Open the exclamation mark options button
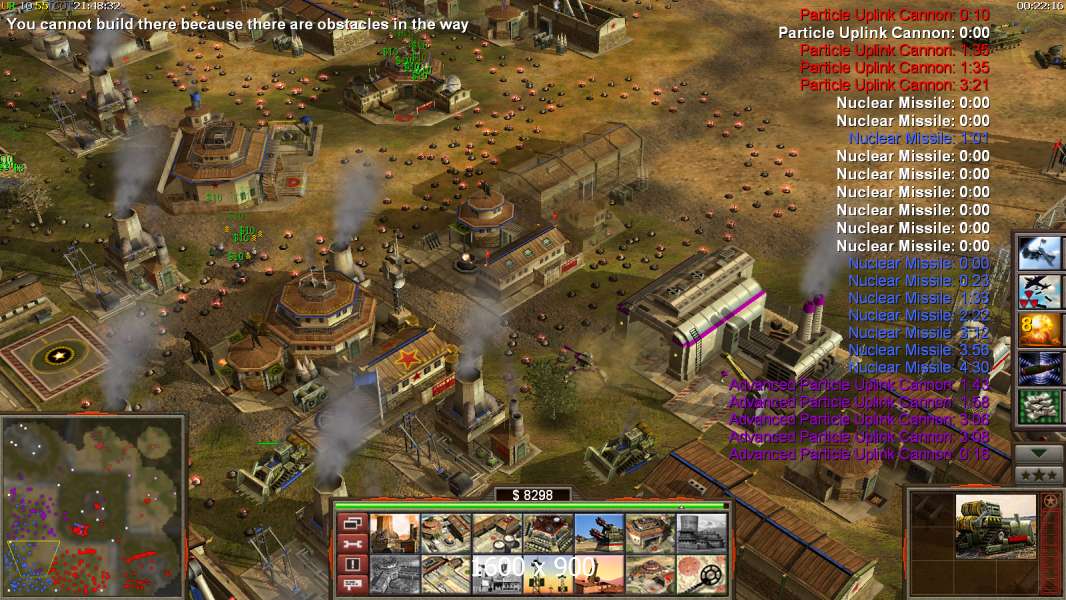The image size is (1066, 600). click(x=352, y=564)
